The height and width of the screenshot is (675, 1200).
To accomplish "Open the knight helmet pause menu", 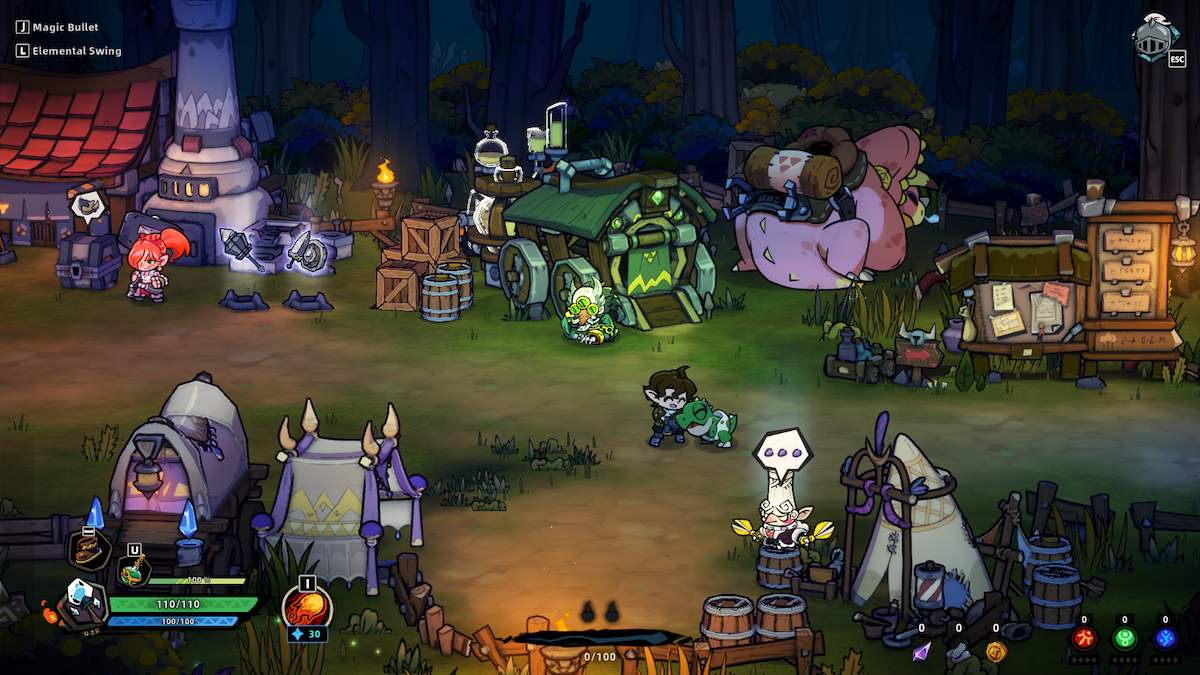I will (x=1155, y=37).
